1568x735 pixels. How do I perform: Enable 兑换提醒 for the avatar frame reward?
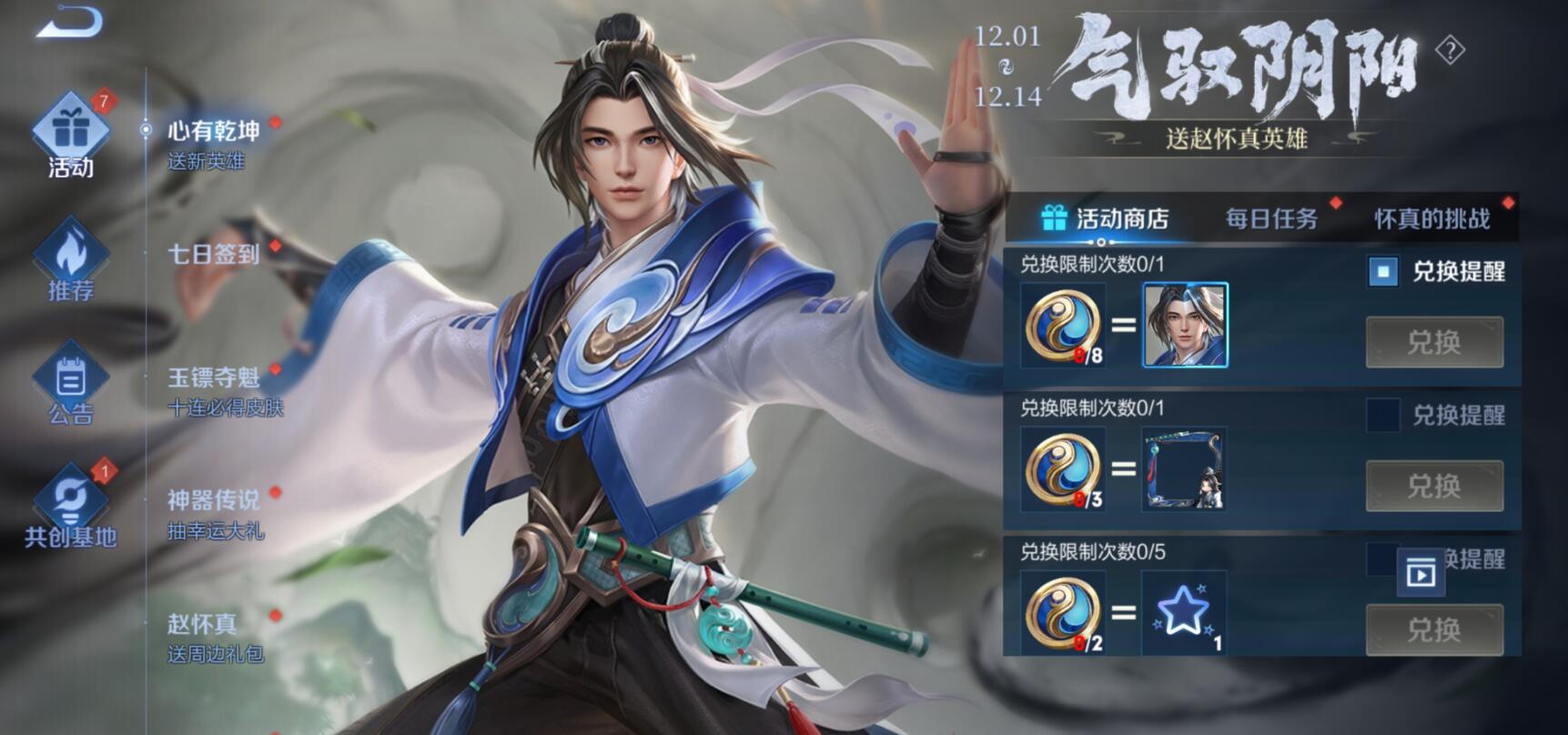1383,415
